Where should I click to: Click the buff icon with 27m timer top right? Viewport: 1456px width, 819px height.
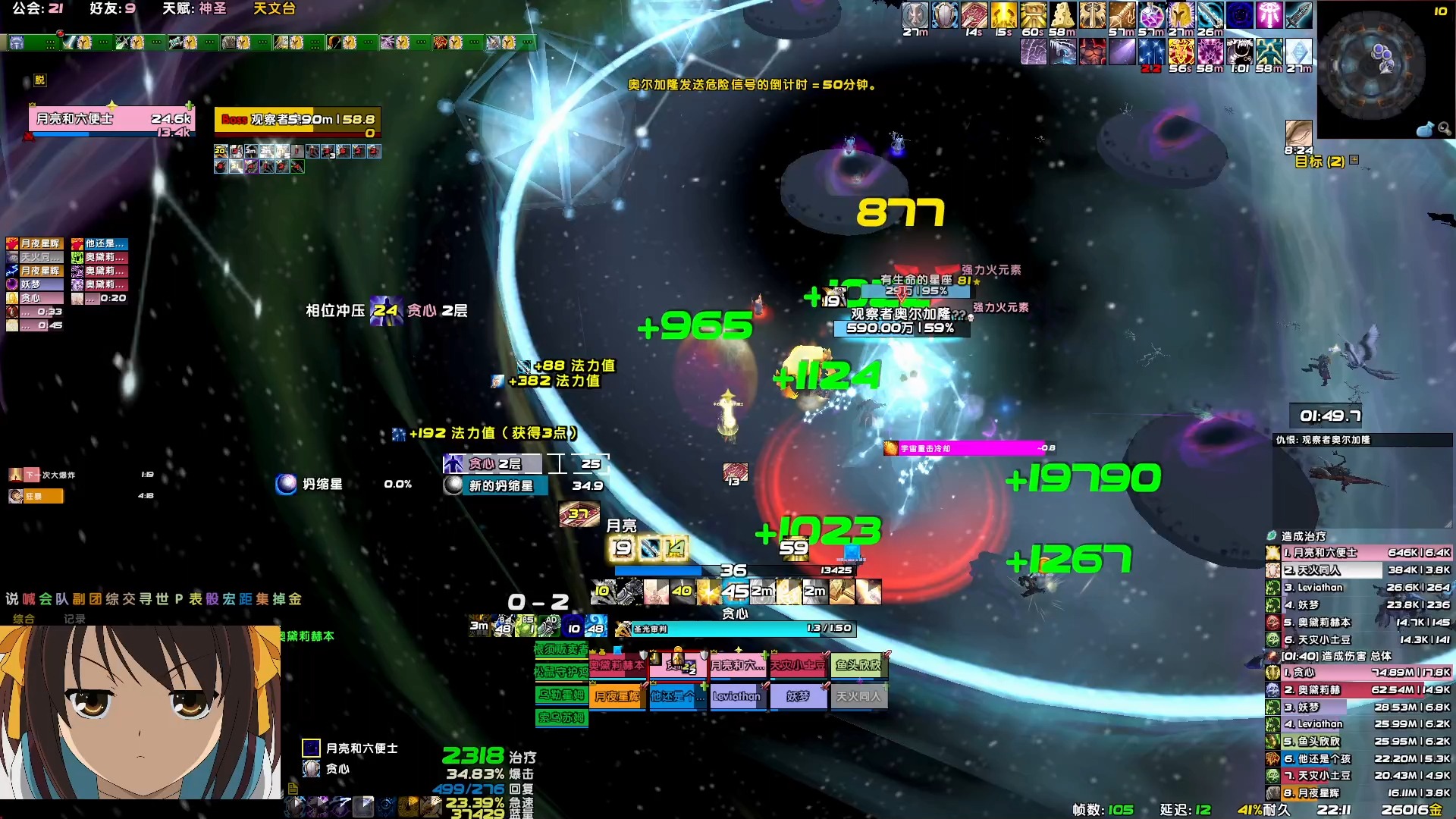(x=915, y=15)
